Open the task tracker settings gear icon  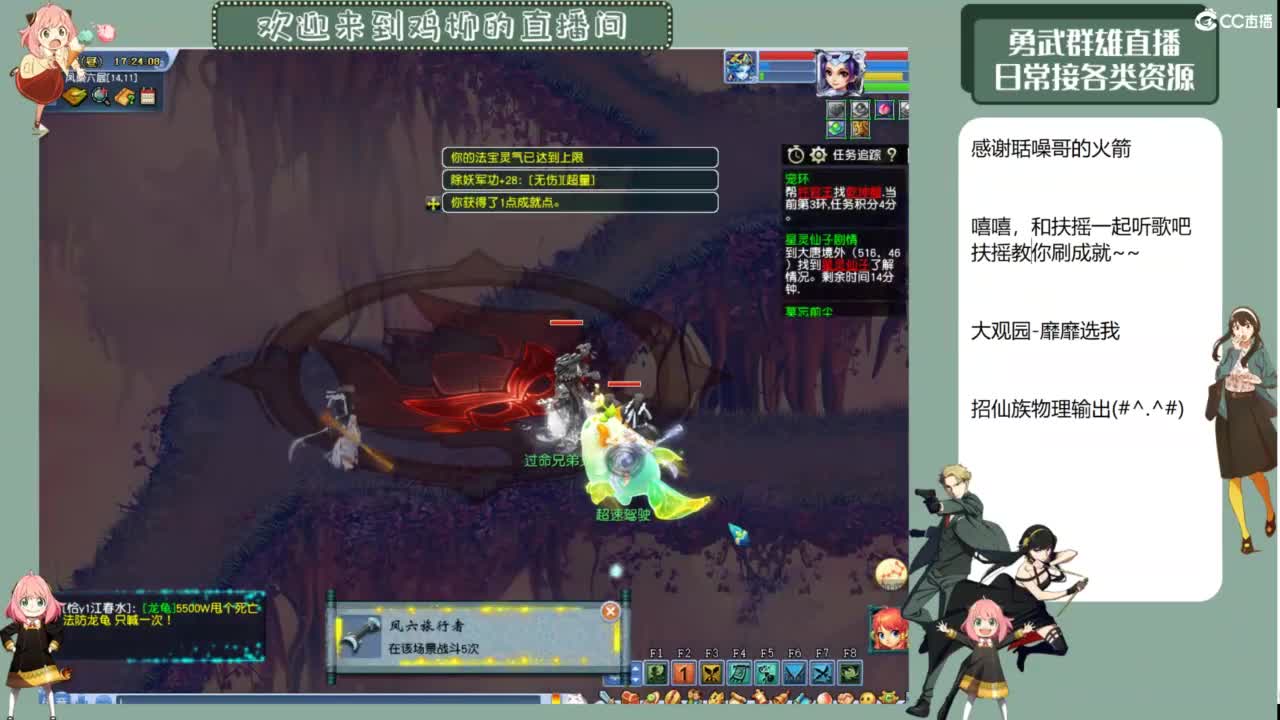tap(818, 155)
